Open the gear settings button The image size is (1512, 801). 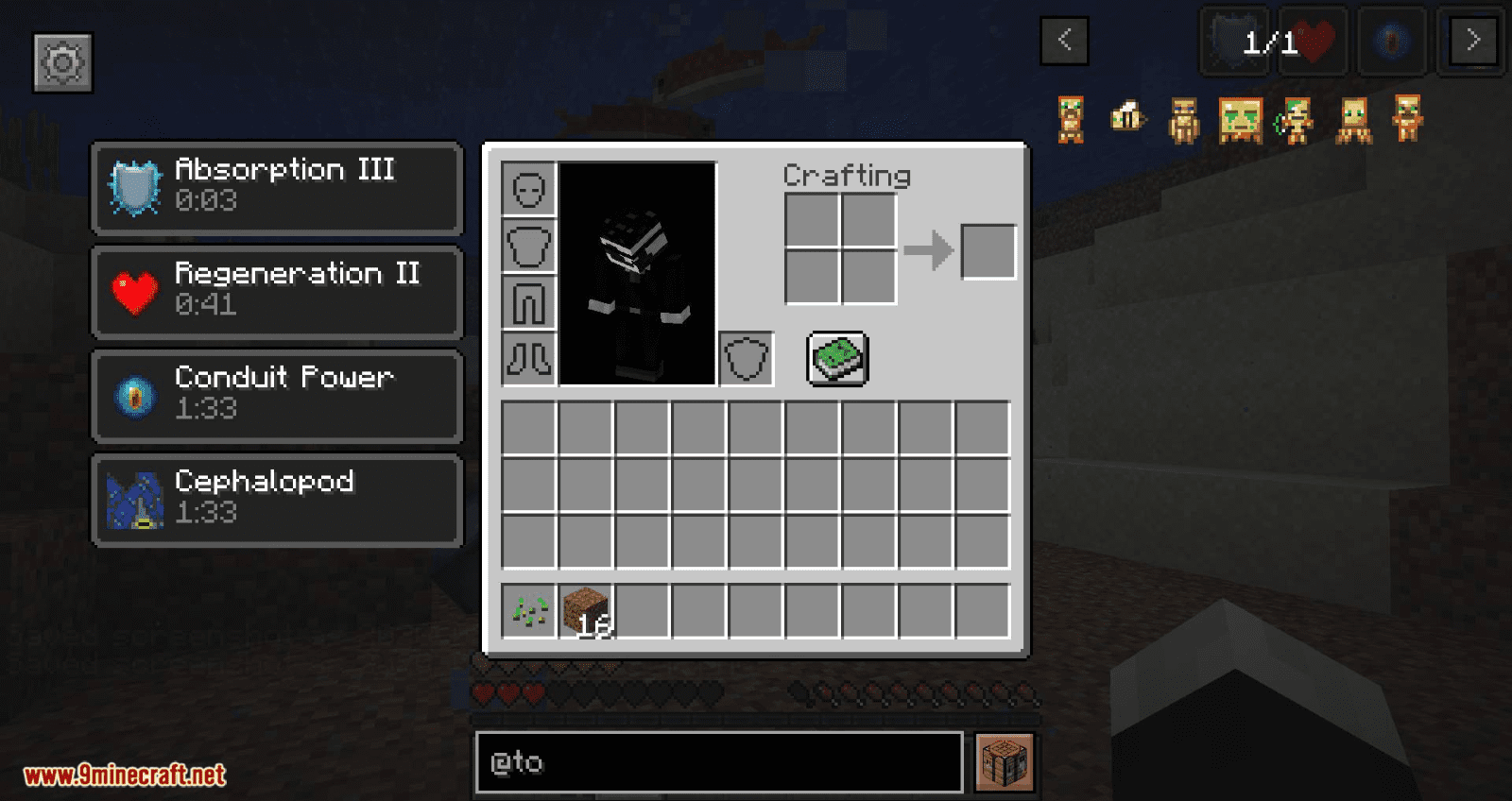click(x=62, y=63)
